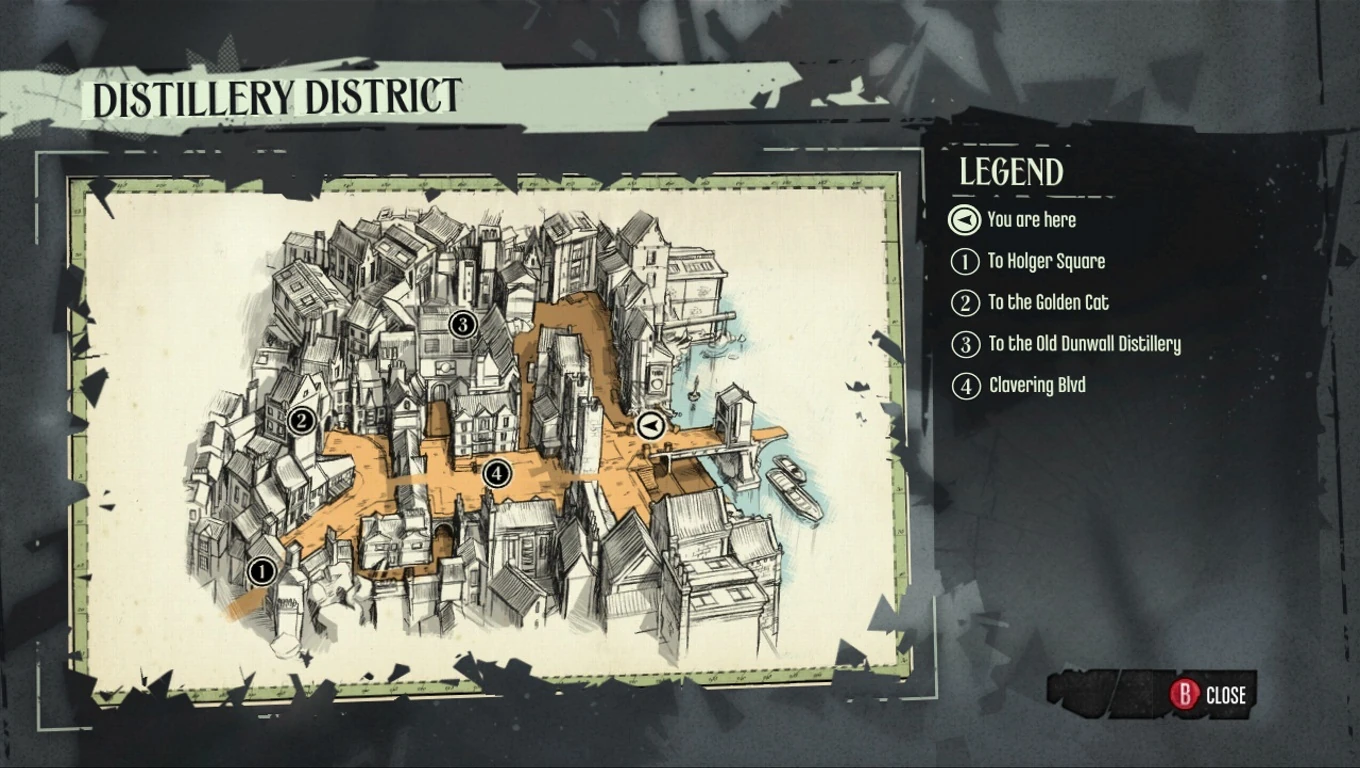This screenshot has height=768, width=1360.
Task: Select map marker 4 for Clavering Blvd
Action: tap(497, 471)
